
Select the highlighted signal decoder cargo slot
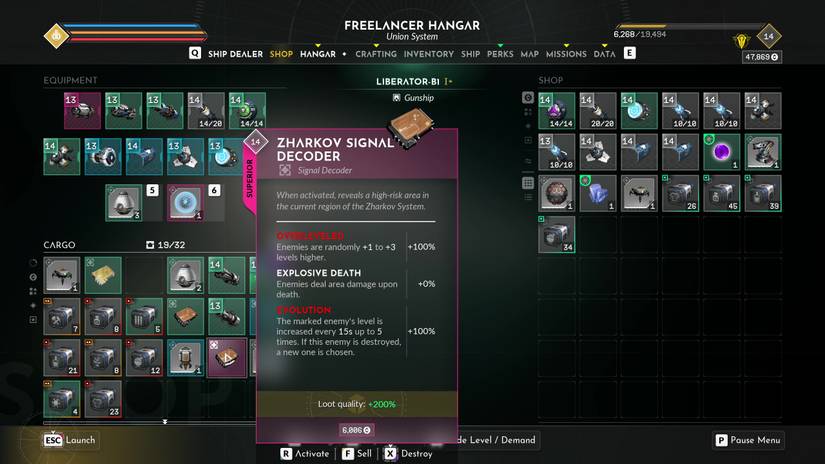click(226, 357)
